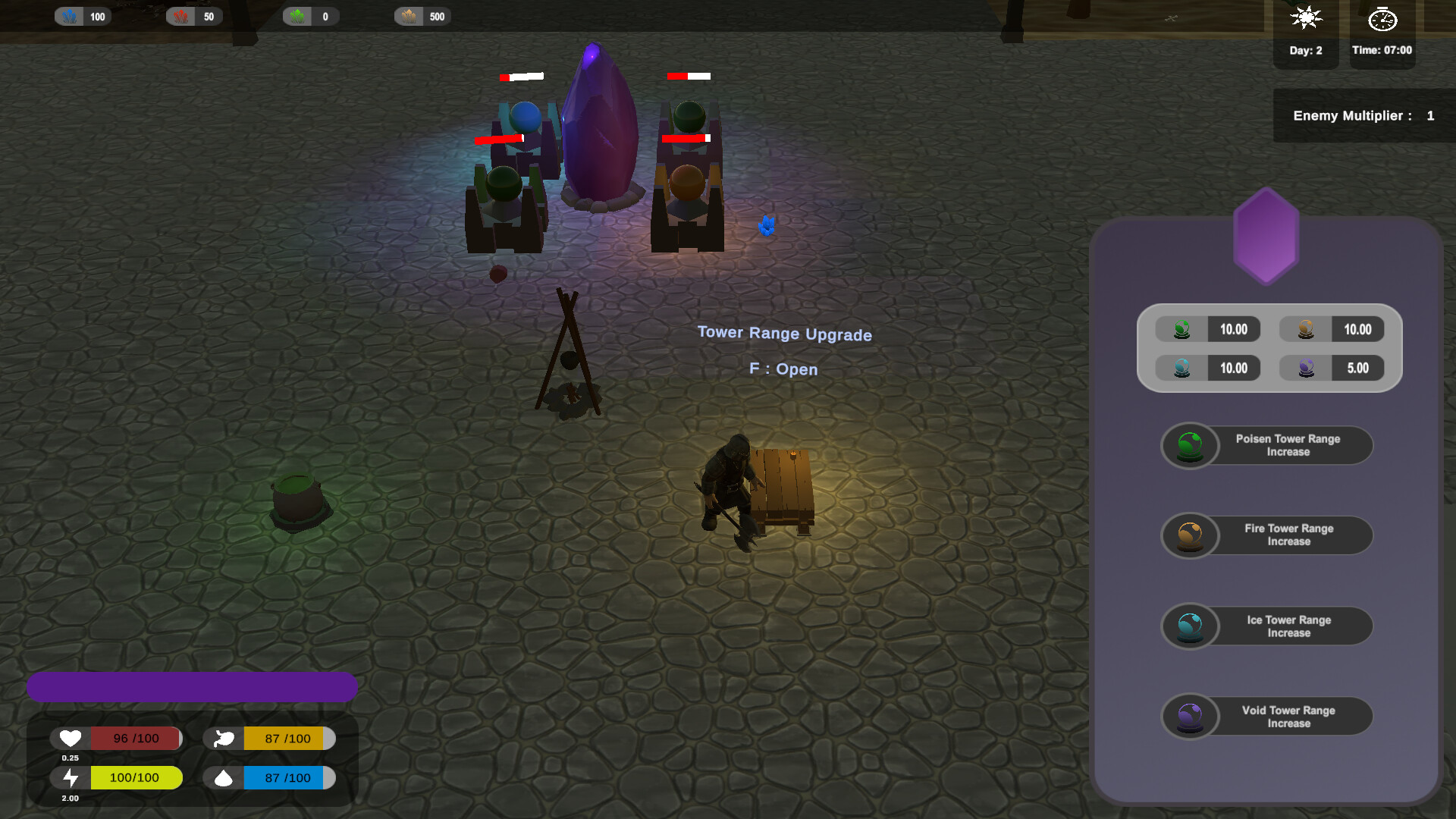Select the lightning stamina icon
This screenshot has height=819, width=1456.
click(x=70, y=777)
